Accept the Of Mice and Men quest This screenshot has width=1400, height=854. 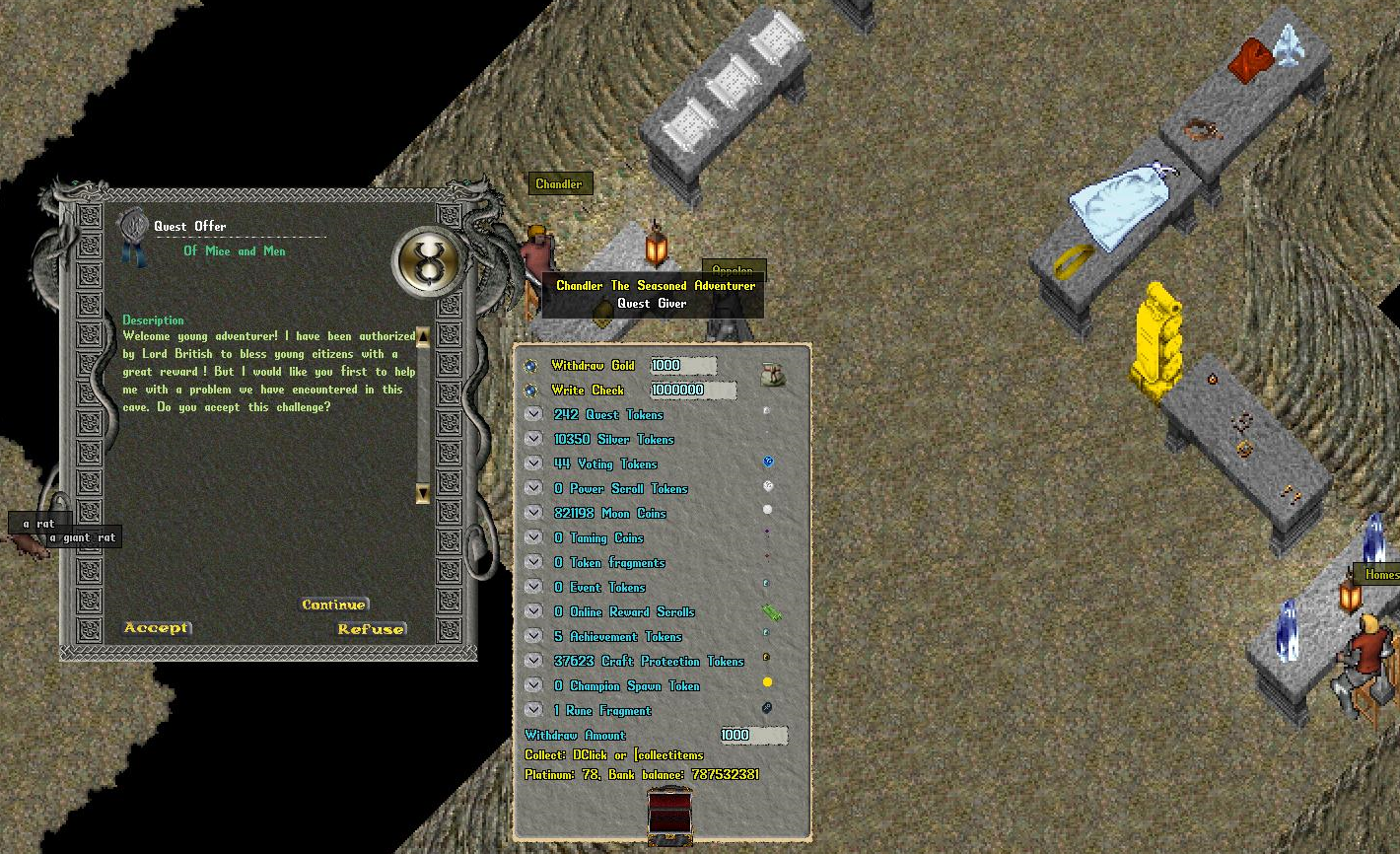156,627
